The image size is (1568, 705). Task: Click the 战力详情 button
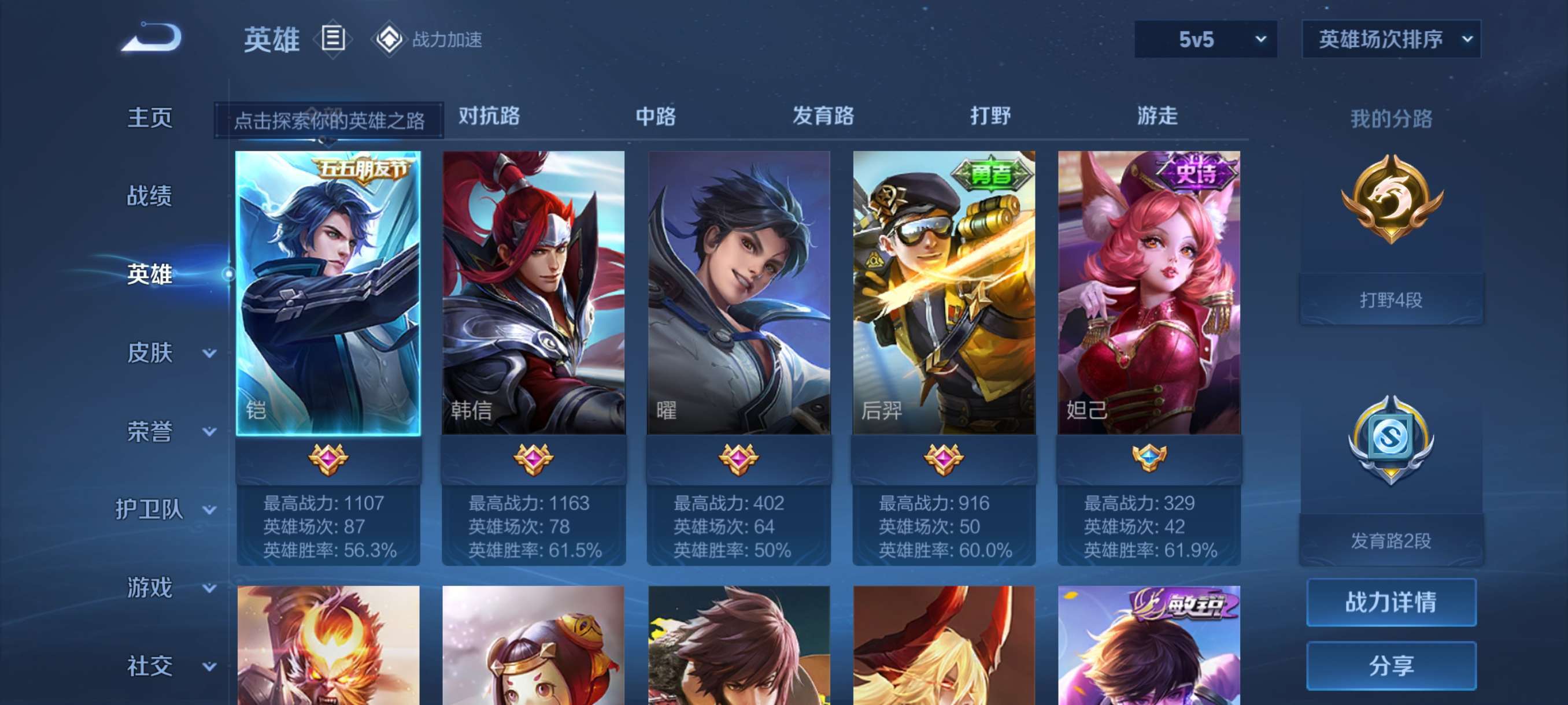tap(1392, 603)
